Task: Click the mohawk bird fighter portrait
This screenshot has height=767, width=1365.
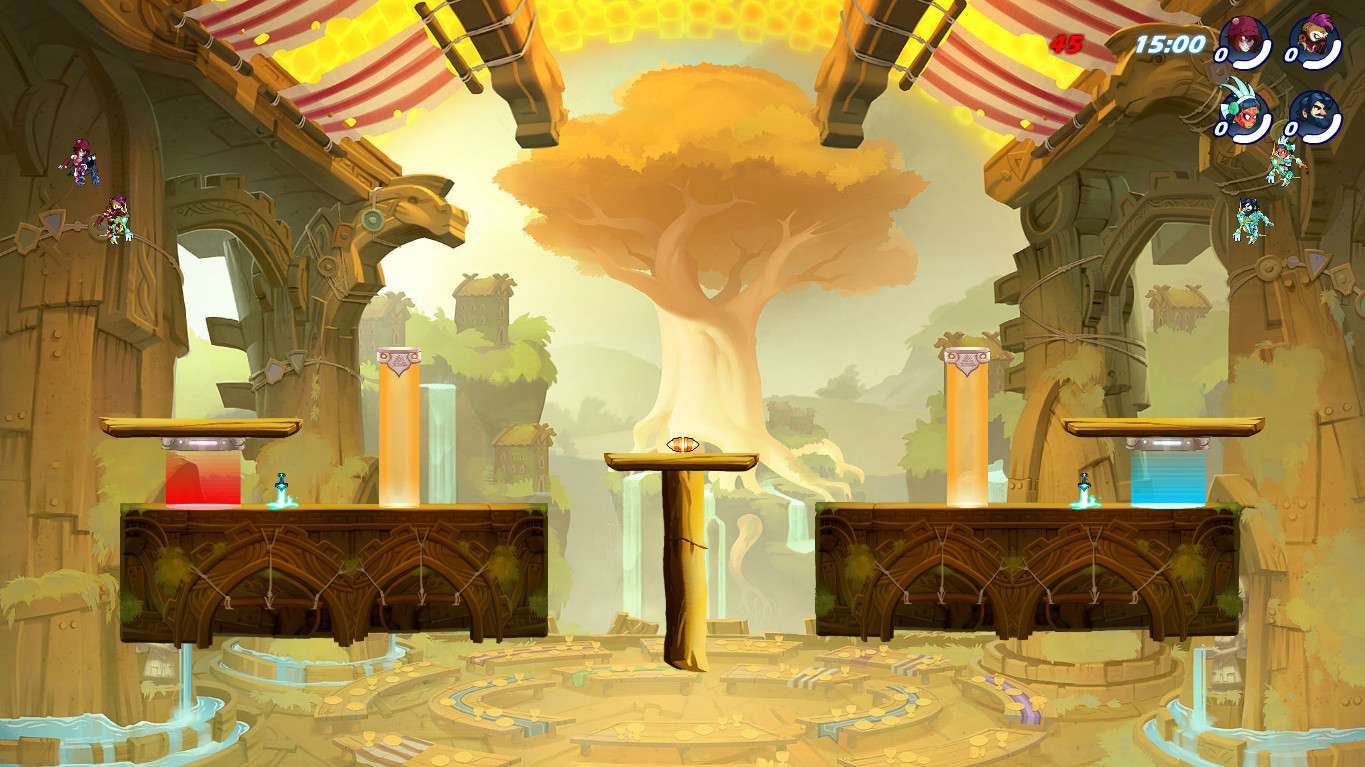Action: coord(1316,40)
